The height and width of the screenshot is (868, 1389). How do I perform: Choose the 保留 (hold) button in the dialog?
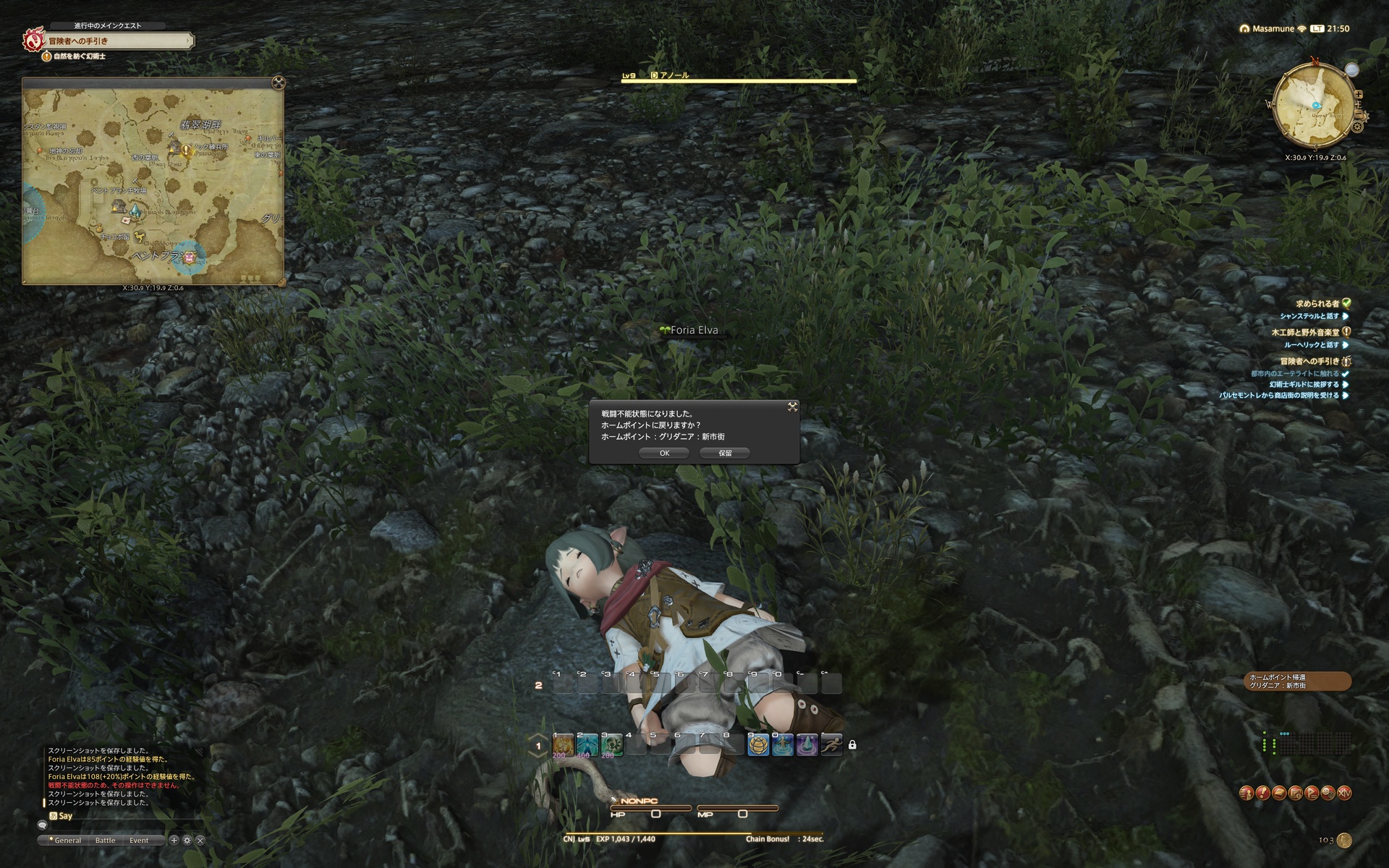click(x=724, y=453)
